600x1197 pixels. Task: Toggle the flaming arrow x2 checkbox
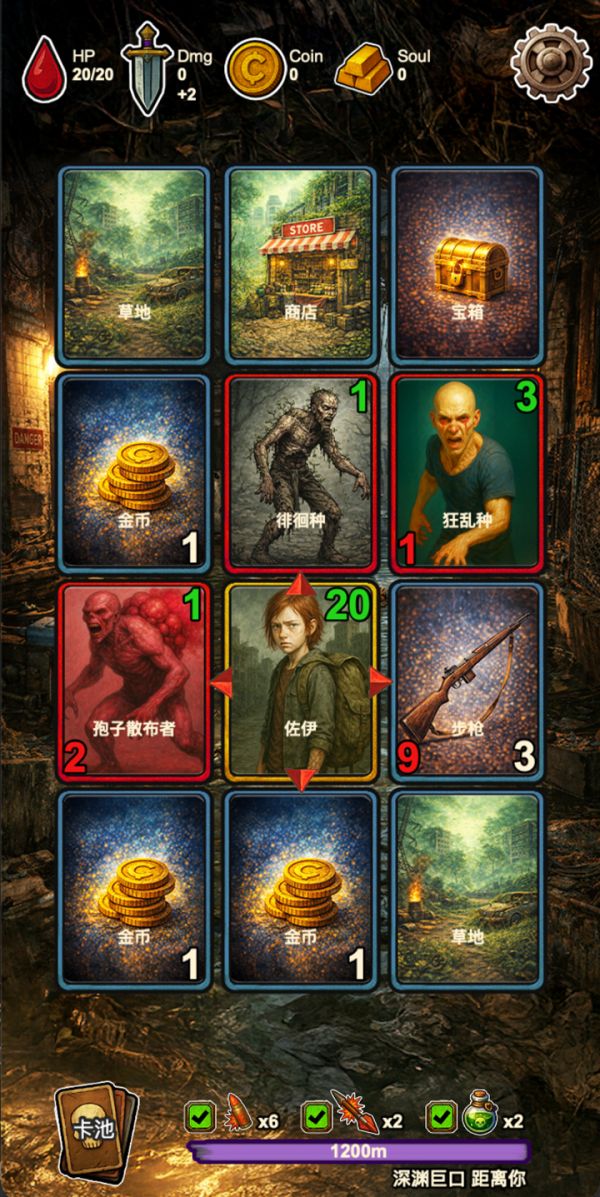click(315, 1120)
